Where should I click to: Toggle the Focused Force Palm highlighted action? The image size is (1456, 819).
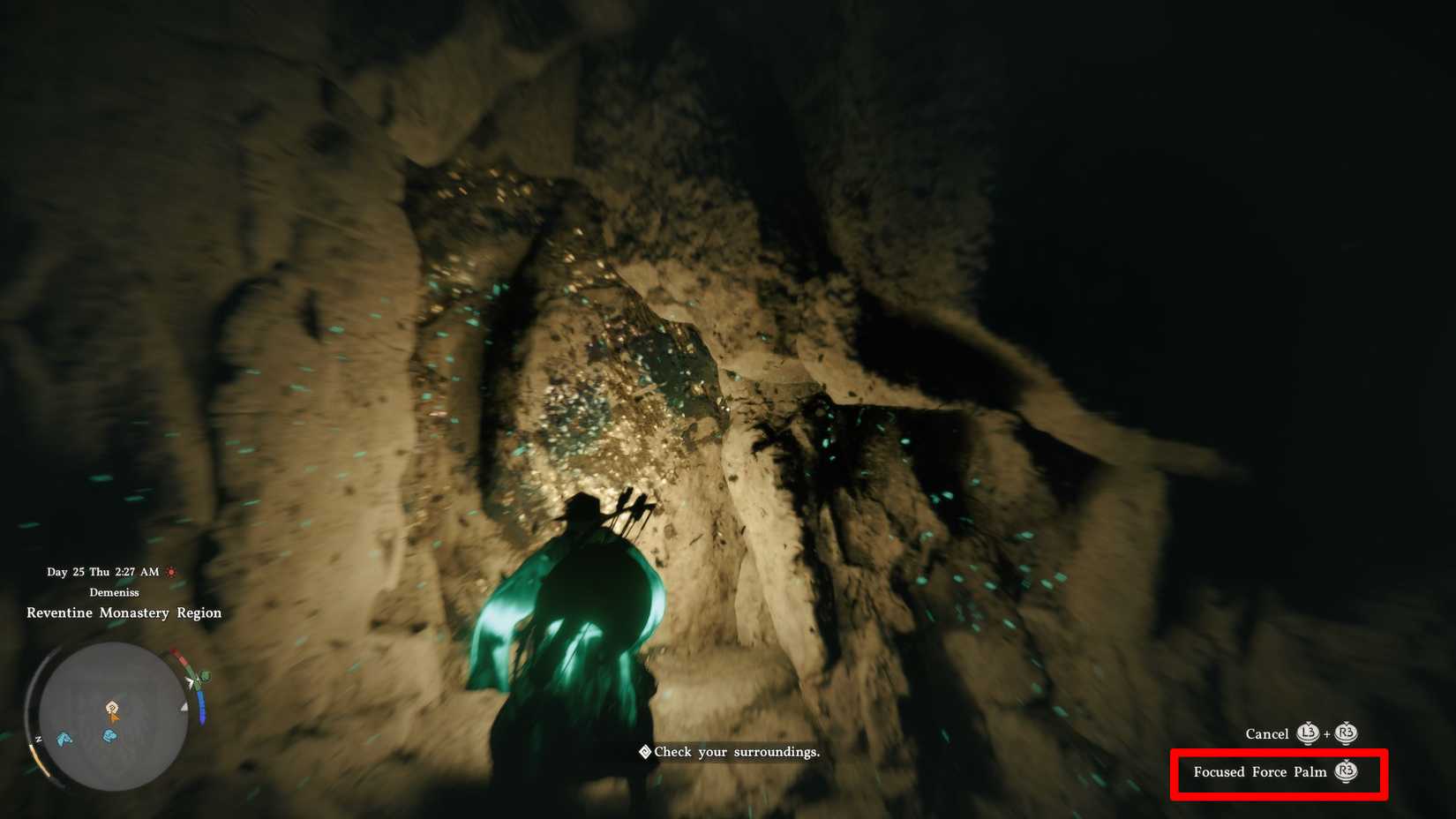(1278, 771)
